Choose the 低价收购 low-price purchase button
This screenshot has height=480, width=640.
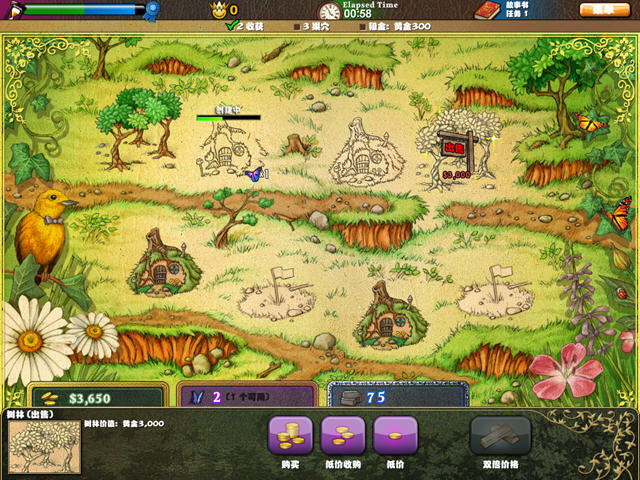coord(342,437)
